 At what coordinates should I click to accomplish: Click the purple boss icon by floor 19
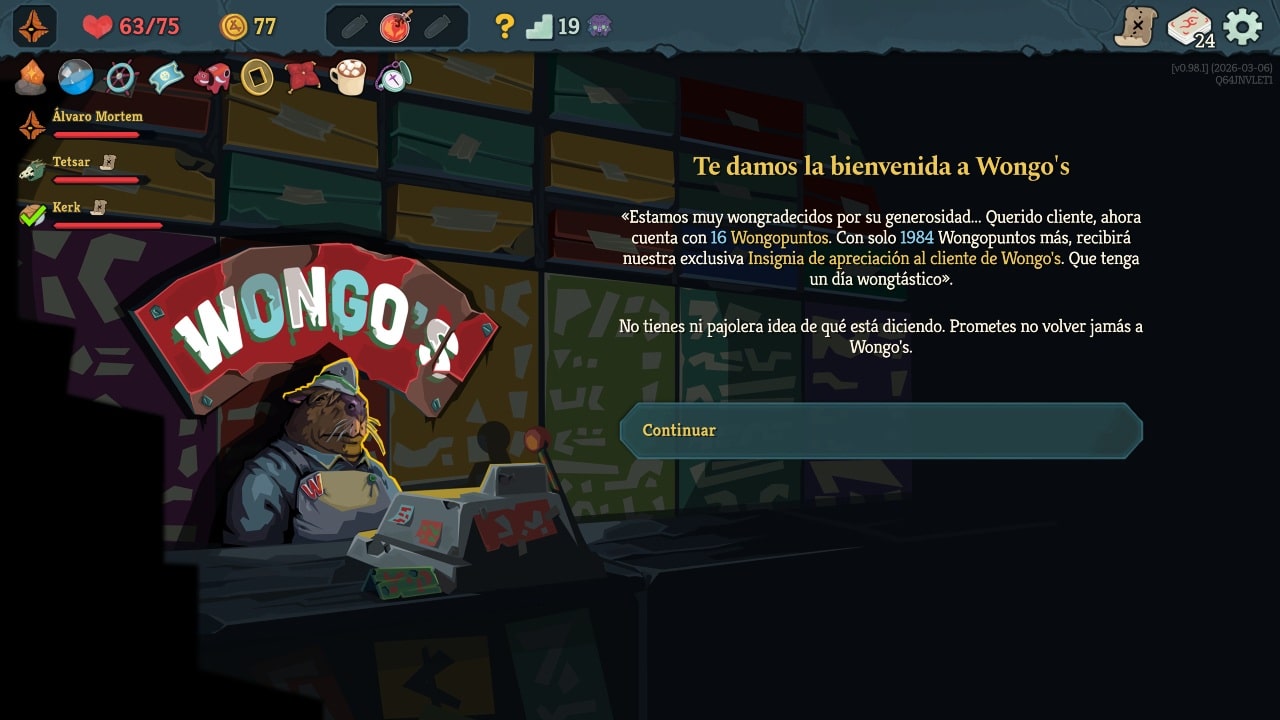coord(600,26)
